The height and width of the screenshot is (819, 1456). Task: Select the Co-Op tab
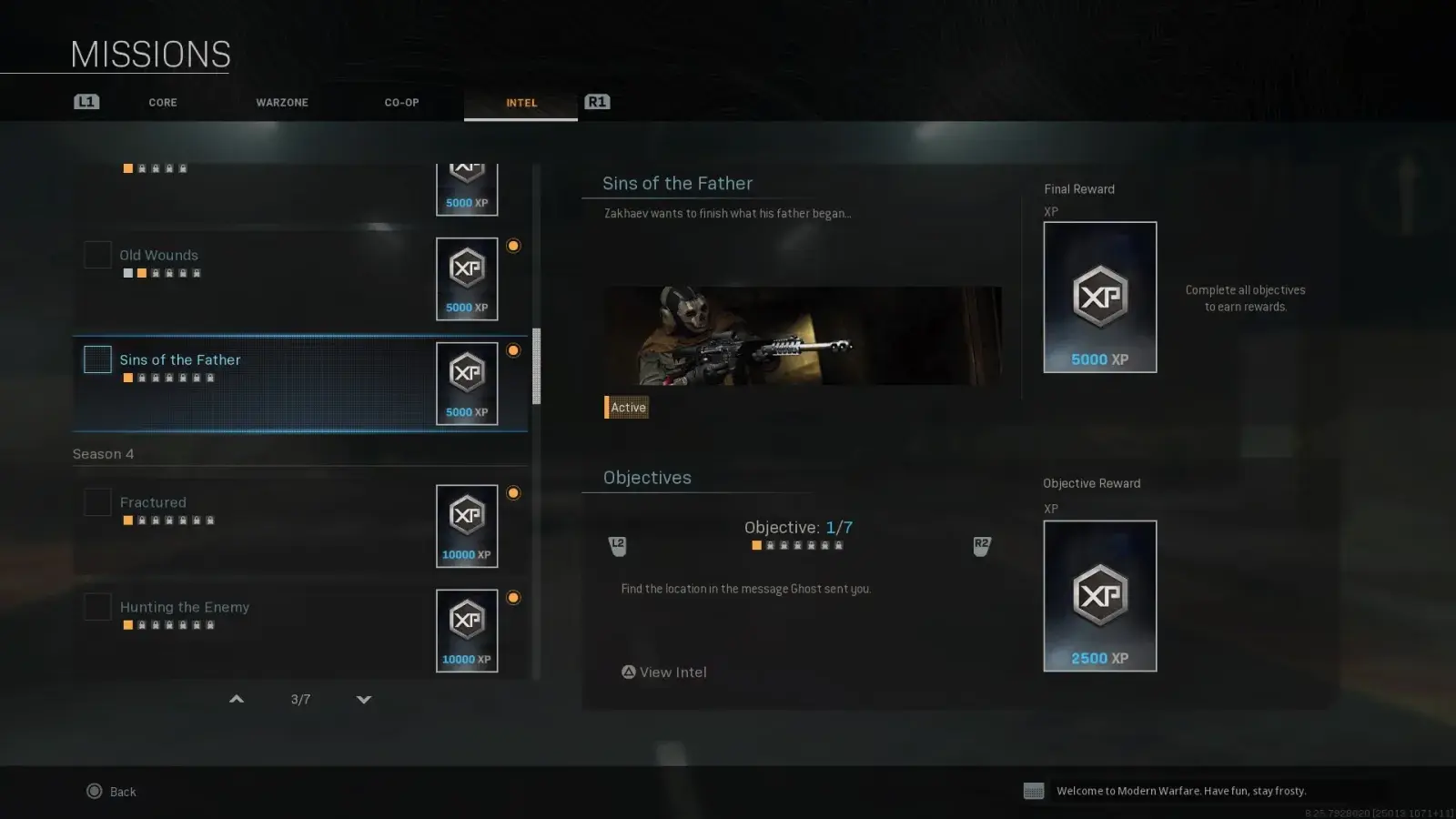[401, 103]
